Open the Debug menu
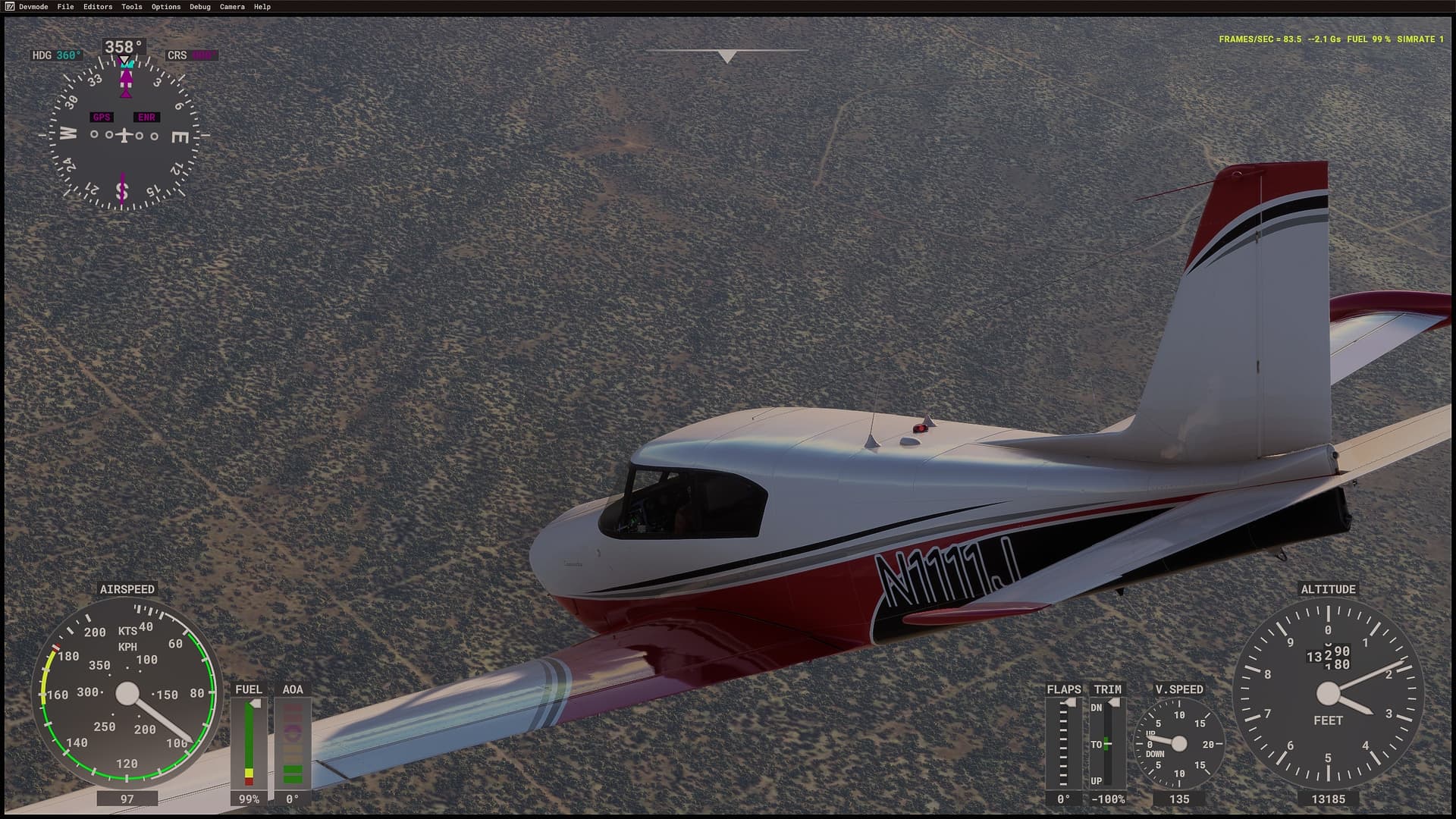Image resolution: width=1456 pixels, height=819 pixels. [x=200, y=7]
